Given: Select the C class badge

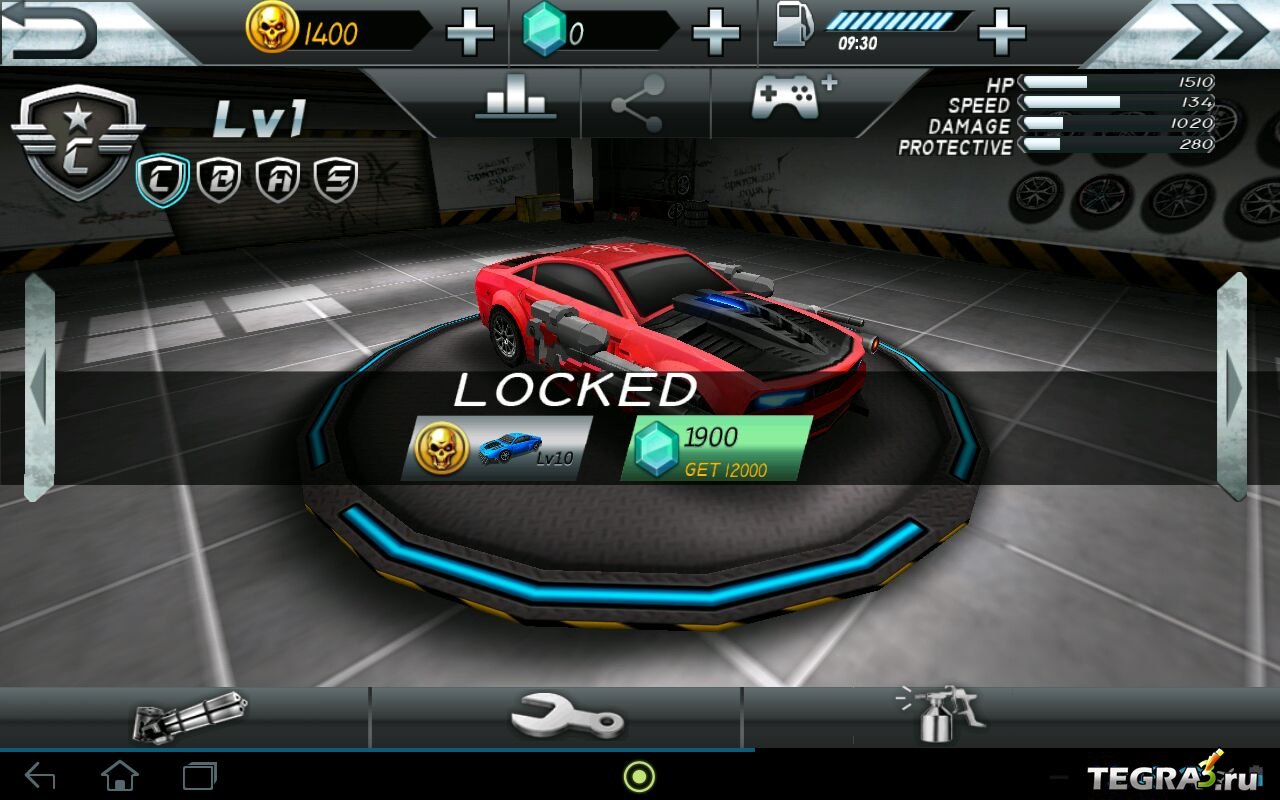Looking at the screenshot, I should point(161,180).
